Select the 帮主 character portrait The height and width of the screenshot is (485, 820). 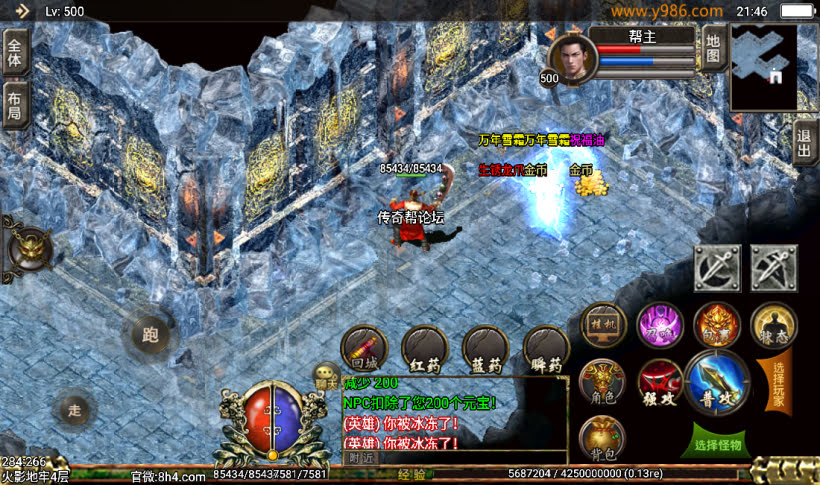click(573, 58)
